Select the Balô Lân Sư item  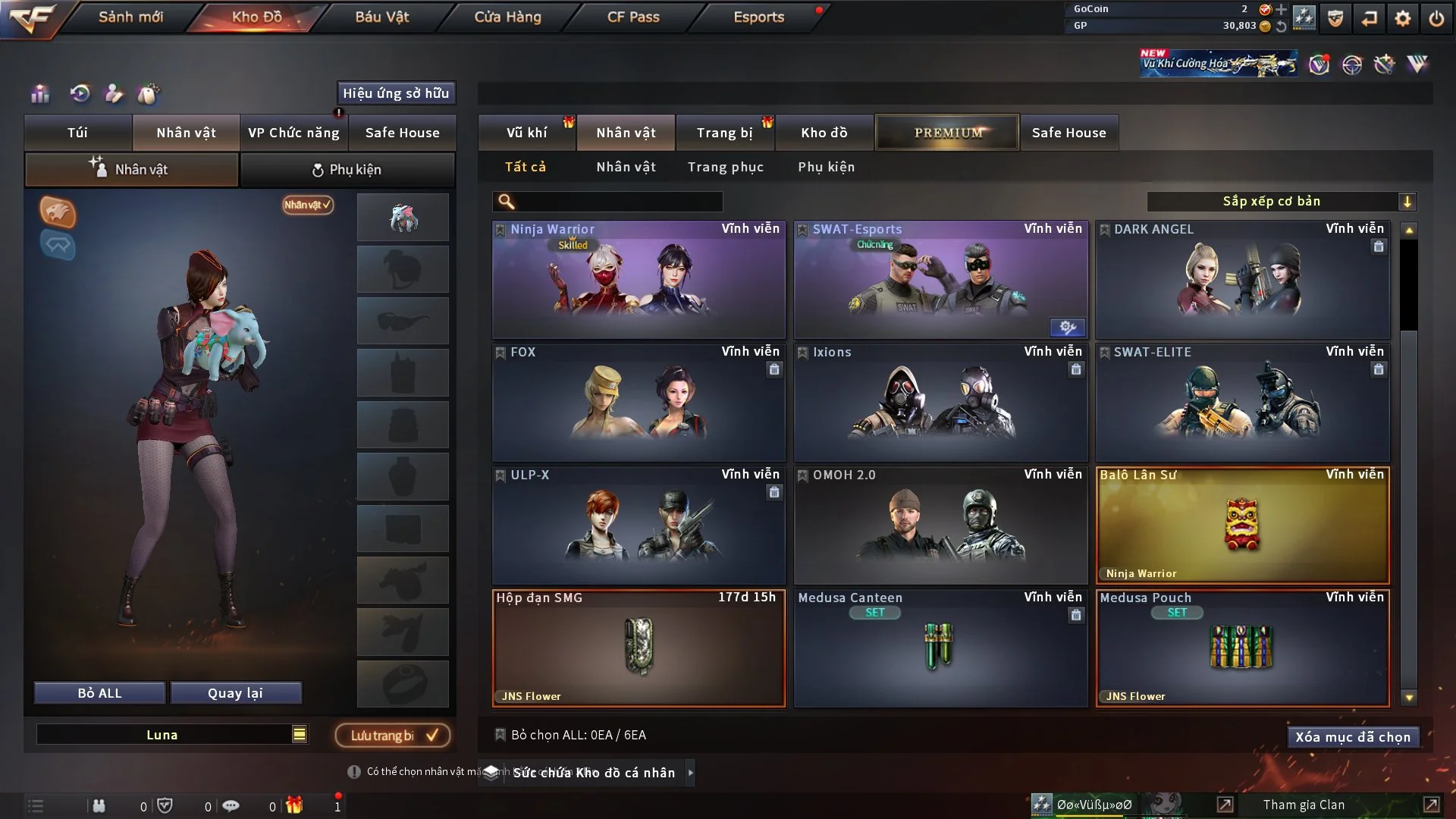pyautogui.click(x=1242, y=525)
